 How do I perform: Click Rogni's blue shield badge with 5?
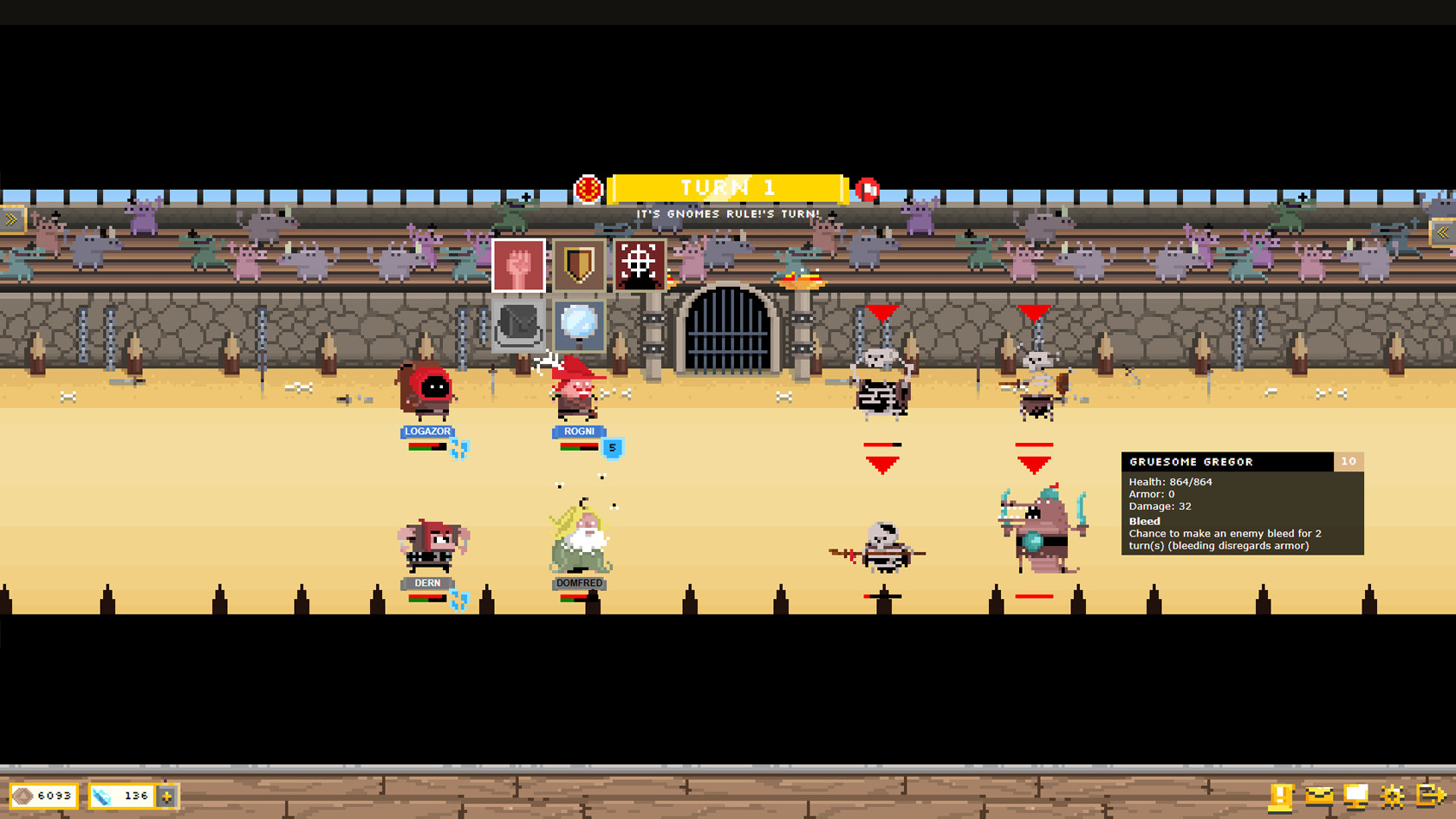(x=611, y=448)
